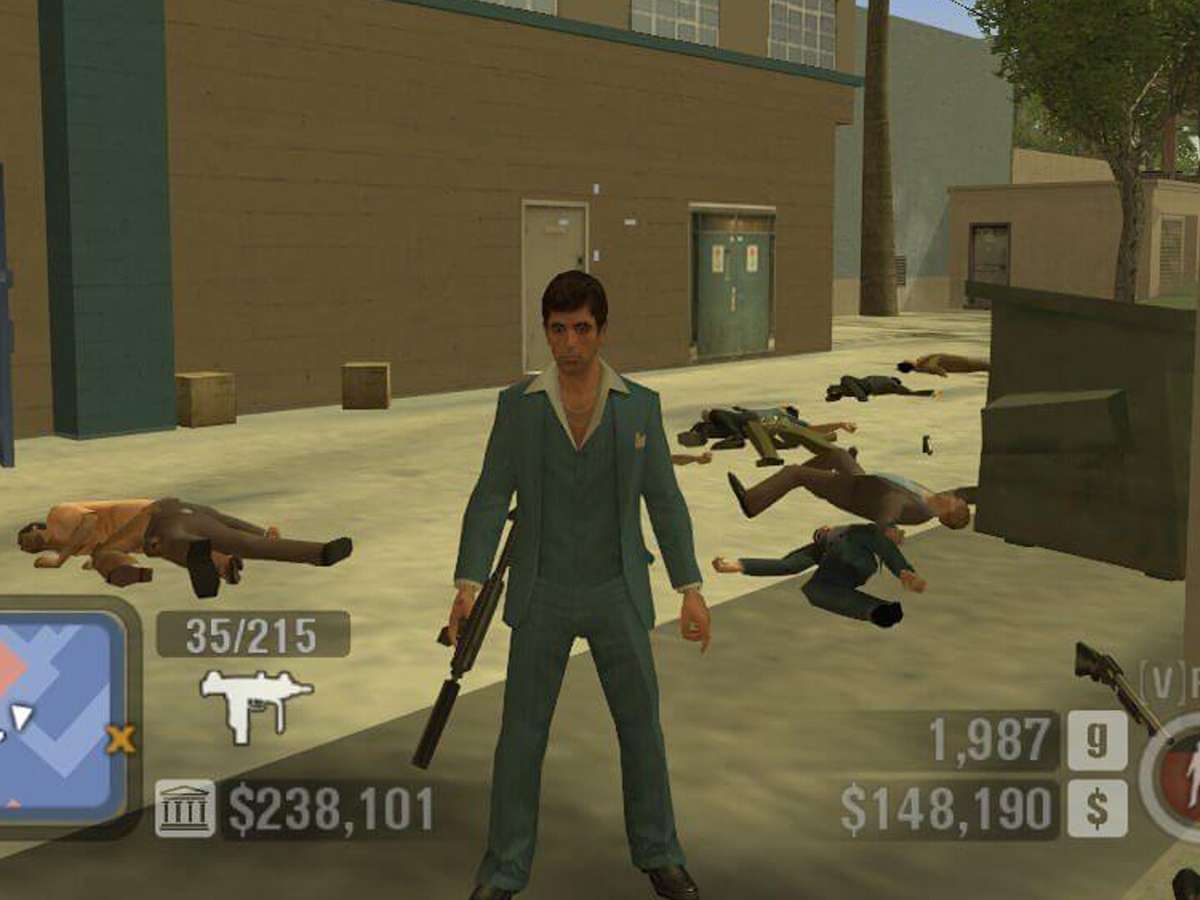The height and width of the screenshot is (900, 1200).
Task: Open the bank building icon
Action: [185, 808]
